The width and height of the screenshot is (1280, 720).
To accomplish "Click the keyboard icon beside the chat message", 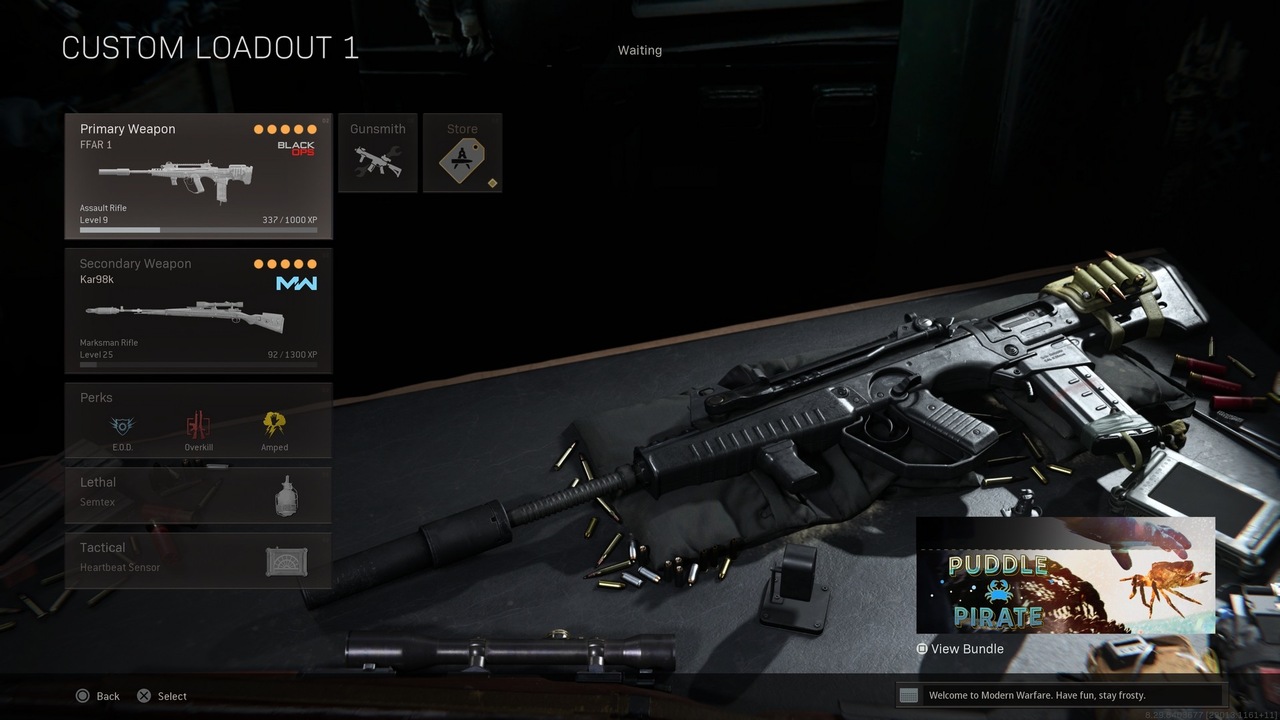I will tap(908, 695).
